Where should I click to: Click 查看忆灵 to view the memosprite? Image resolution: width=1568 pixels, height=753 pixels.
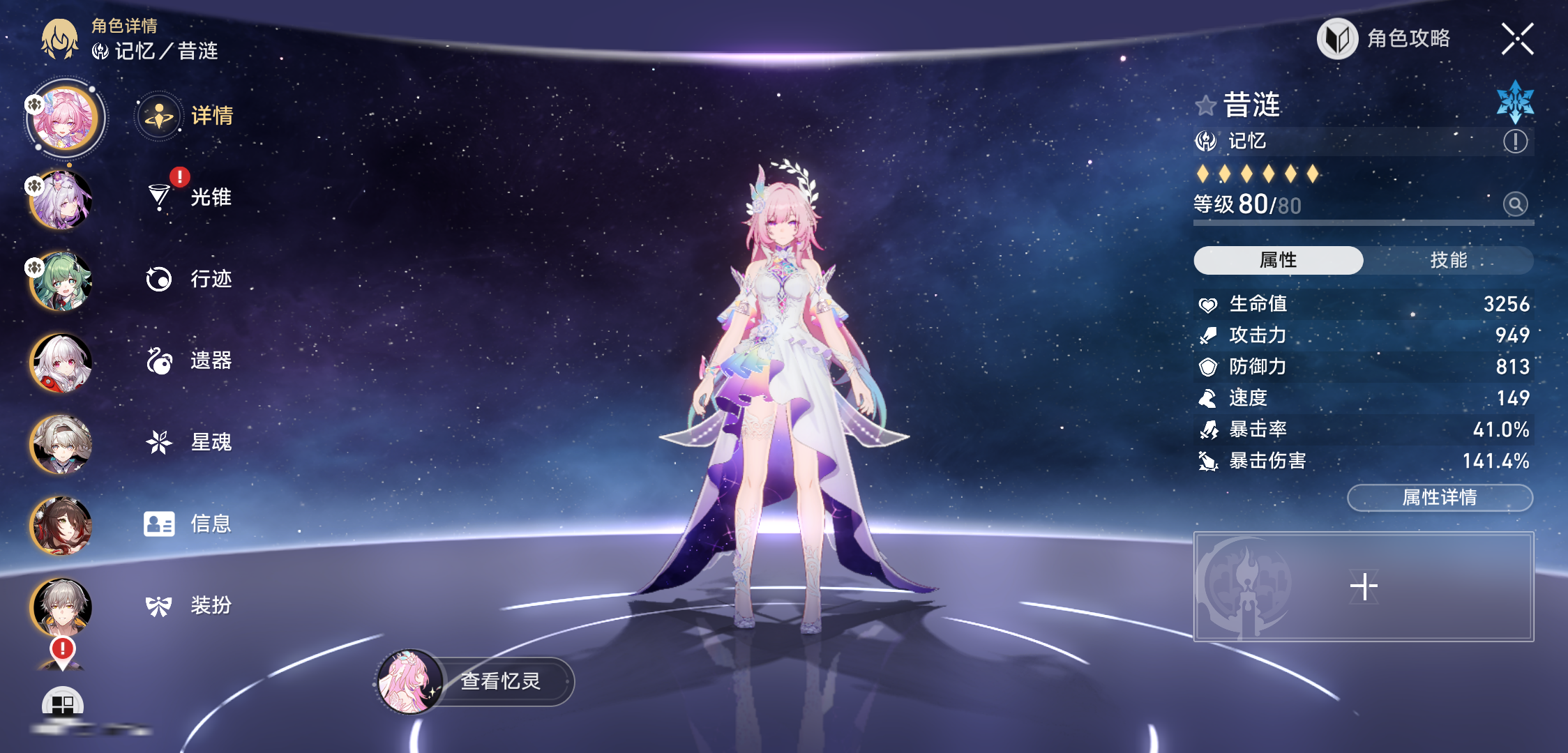point(476,681)
